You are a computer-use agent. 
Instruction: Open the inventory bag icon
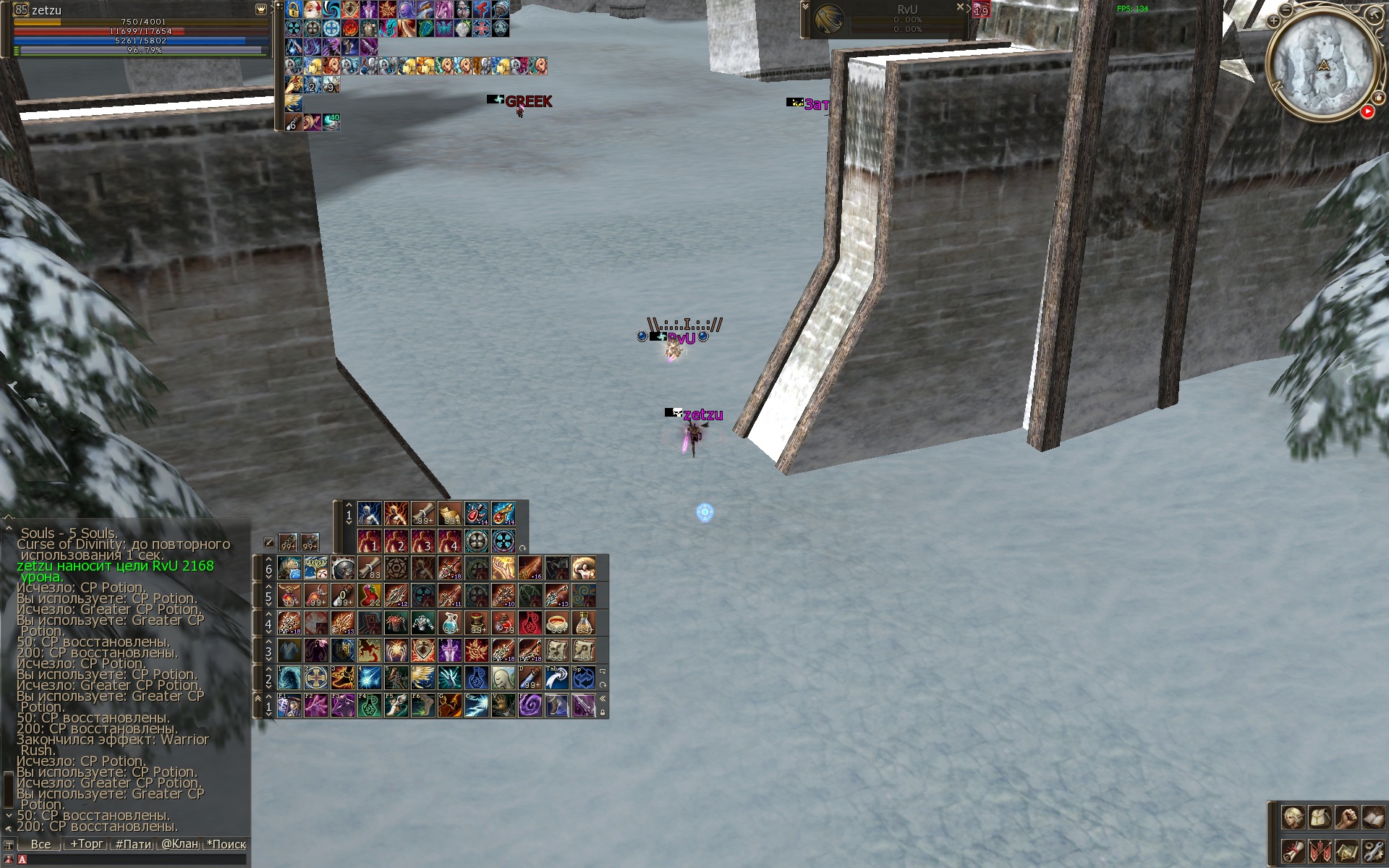(x=1320, y=817)
